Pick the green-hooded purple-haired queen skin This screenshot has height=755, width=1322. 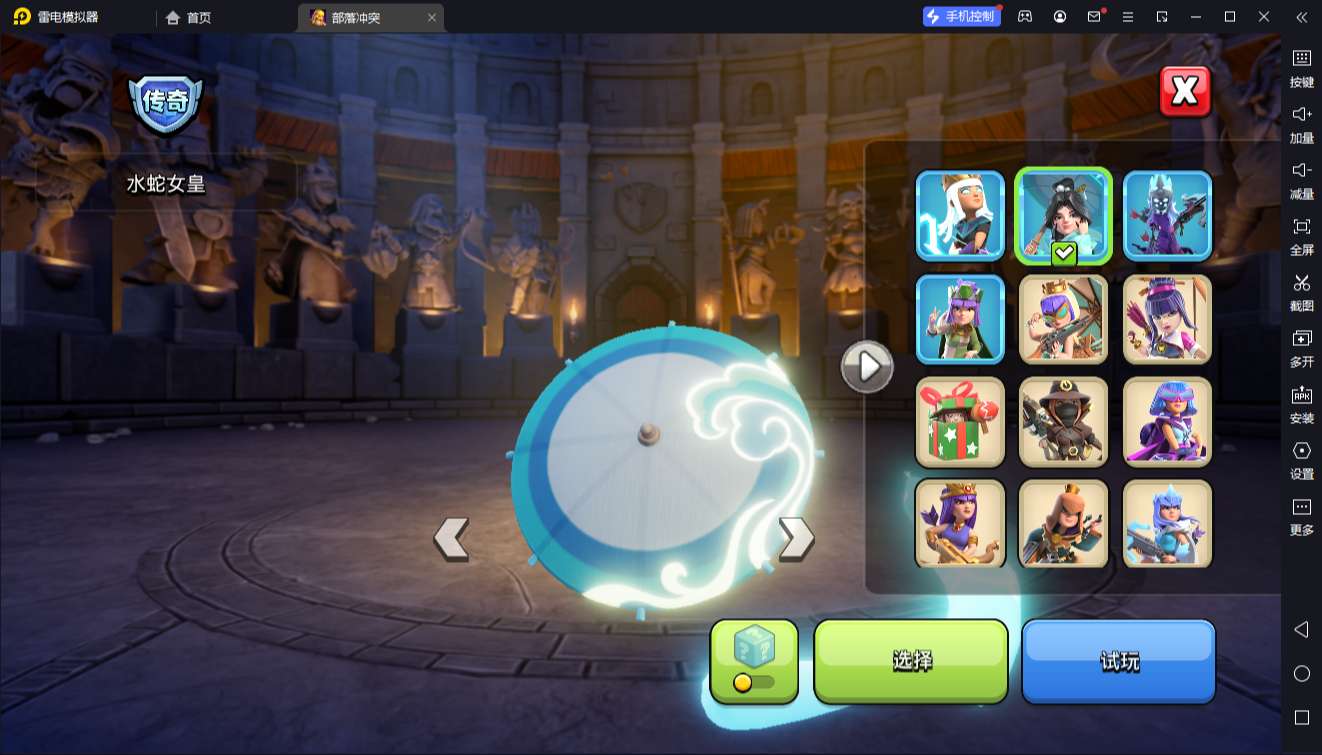pos(960,319)
